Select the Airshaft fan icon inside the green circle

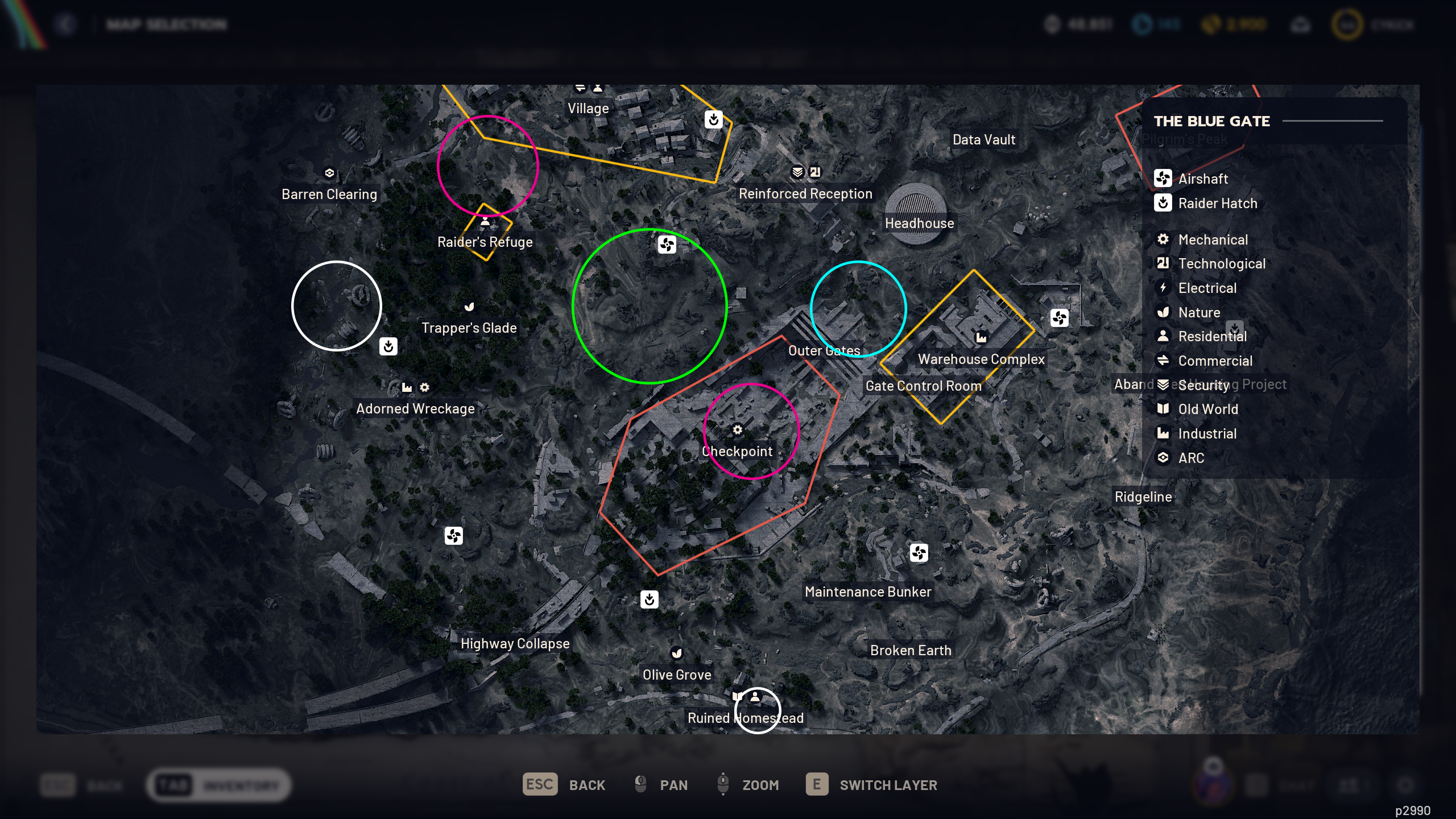pos(666,245)
